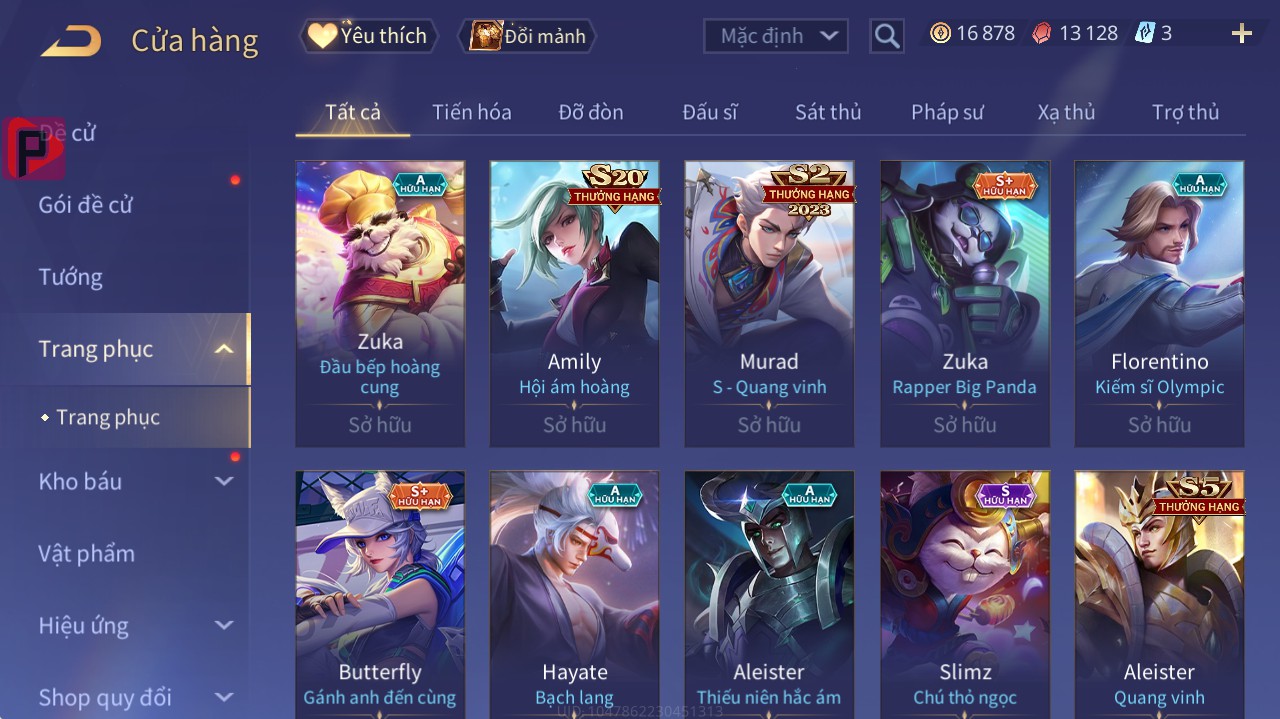Add currency with the plus button
Screen dimensions: 1280x719
point(1241,34)
